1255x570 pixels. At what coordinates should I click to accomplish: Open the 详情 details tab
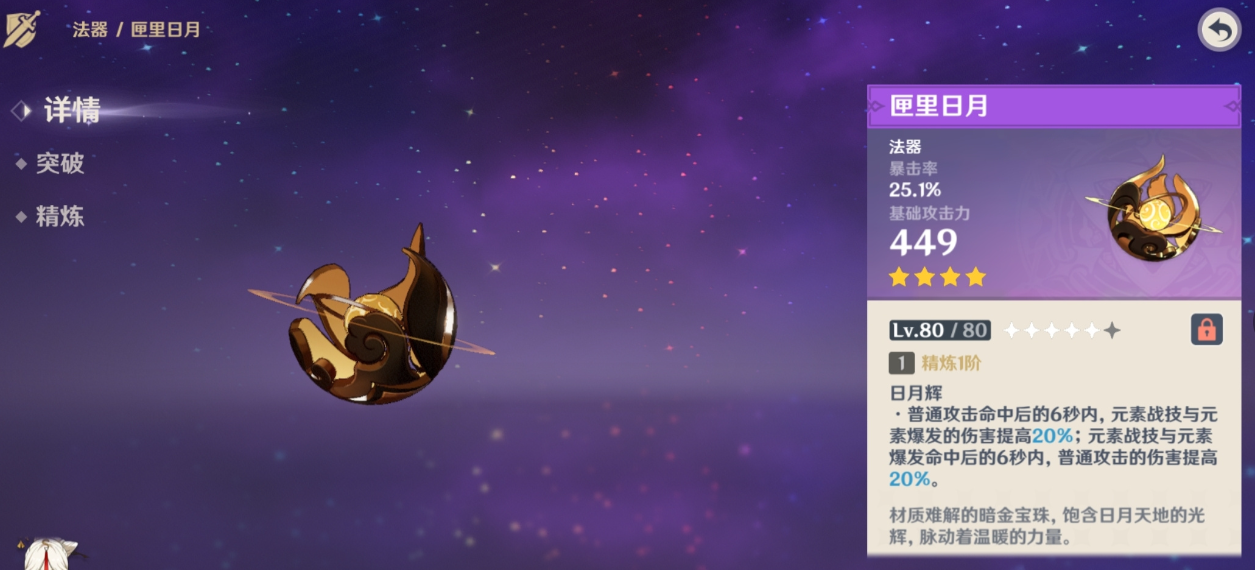click(71, 111)
